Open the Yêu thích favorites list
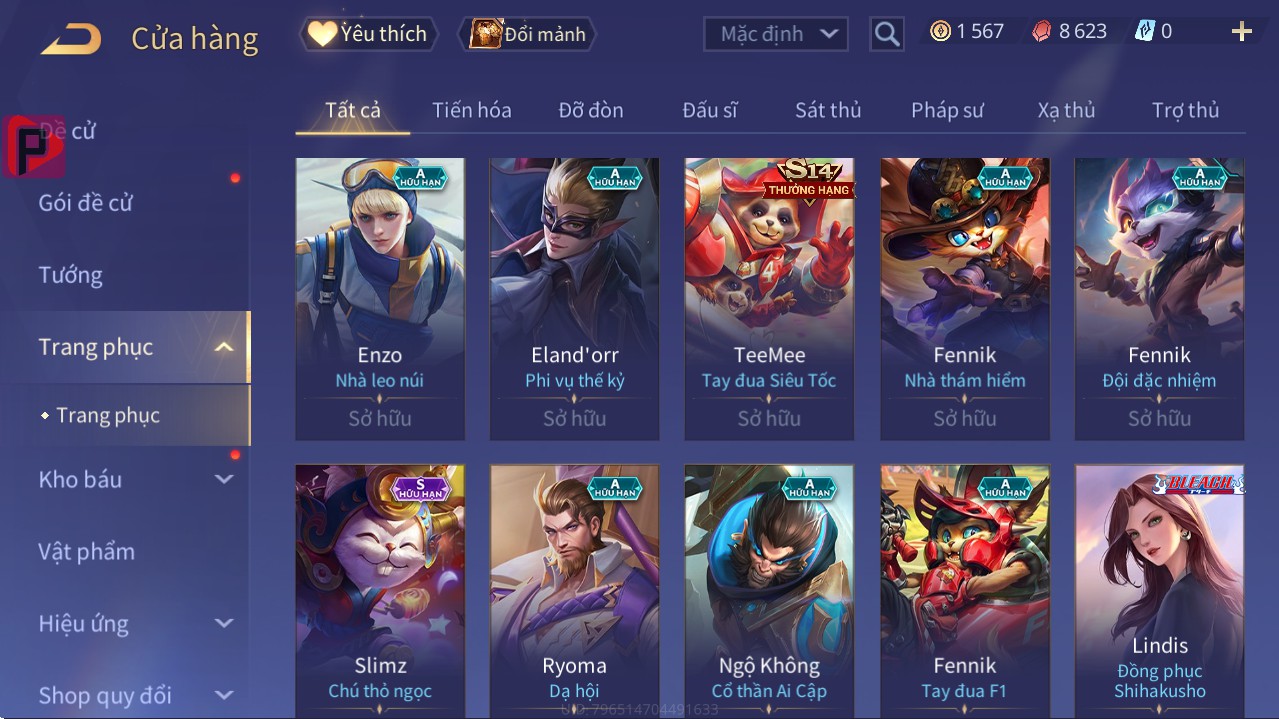Viewport: 1279px width, 719px height. [367, 34]
